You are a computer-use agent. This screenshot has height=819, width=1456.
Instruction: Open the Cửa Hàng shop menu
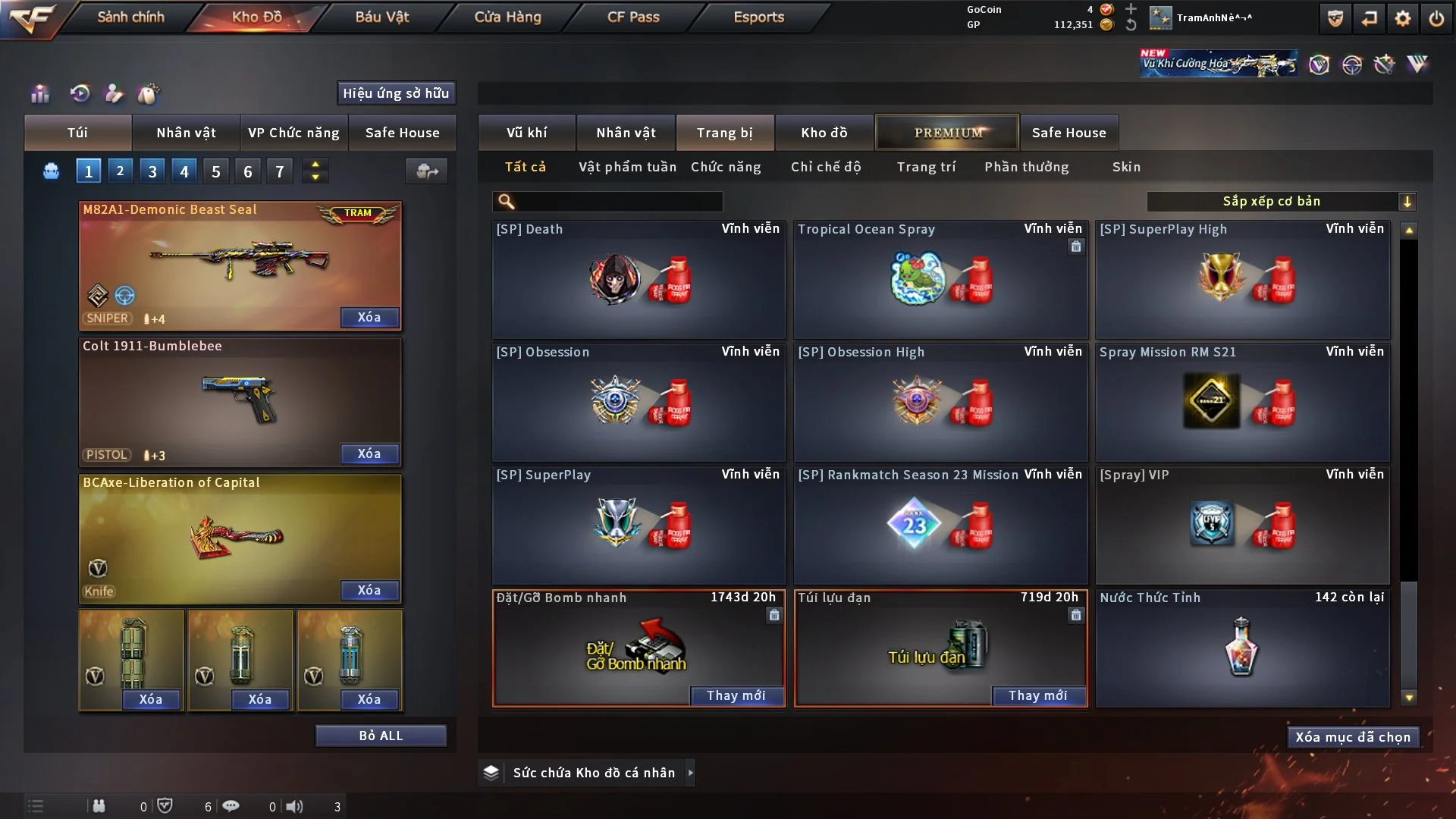pyautogui.click(x=507, y=17)
